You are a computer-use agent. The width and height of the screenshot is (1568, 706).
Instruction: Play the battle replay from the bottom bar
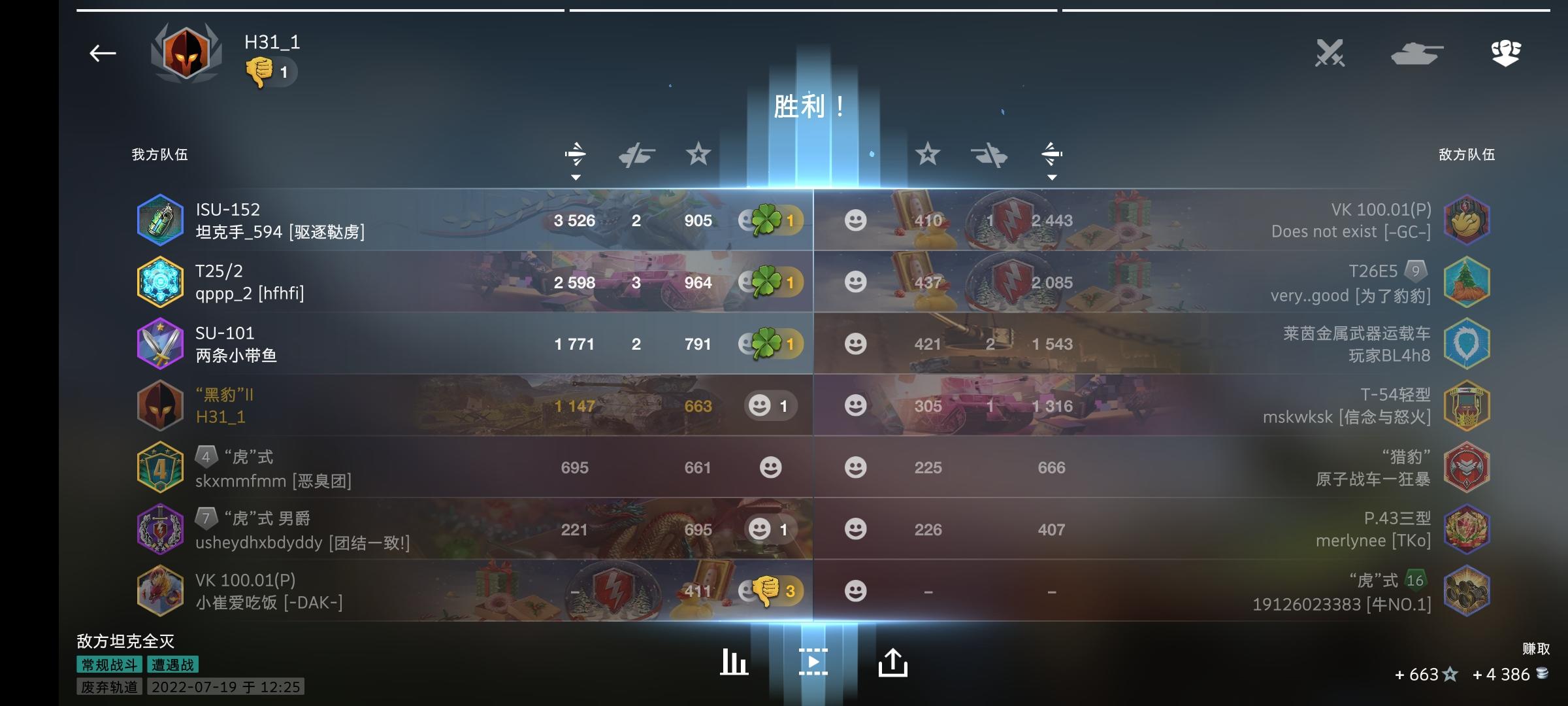[x=813, y=664]
